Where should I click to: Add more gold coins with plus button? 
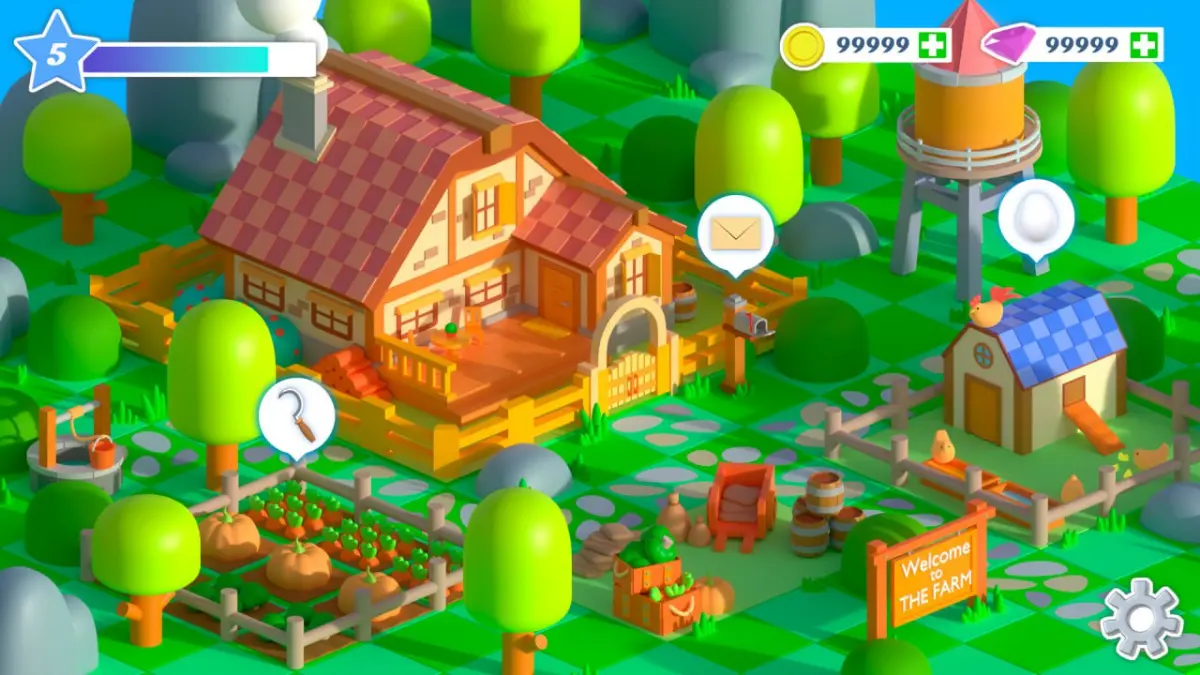[932, 45]
